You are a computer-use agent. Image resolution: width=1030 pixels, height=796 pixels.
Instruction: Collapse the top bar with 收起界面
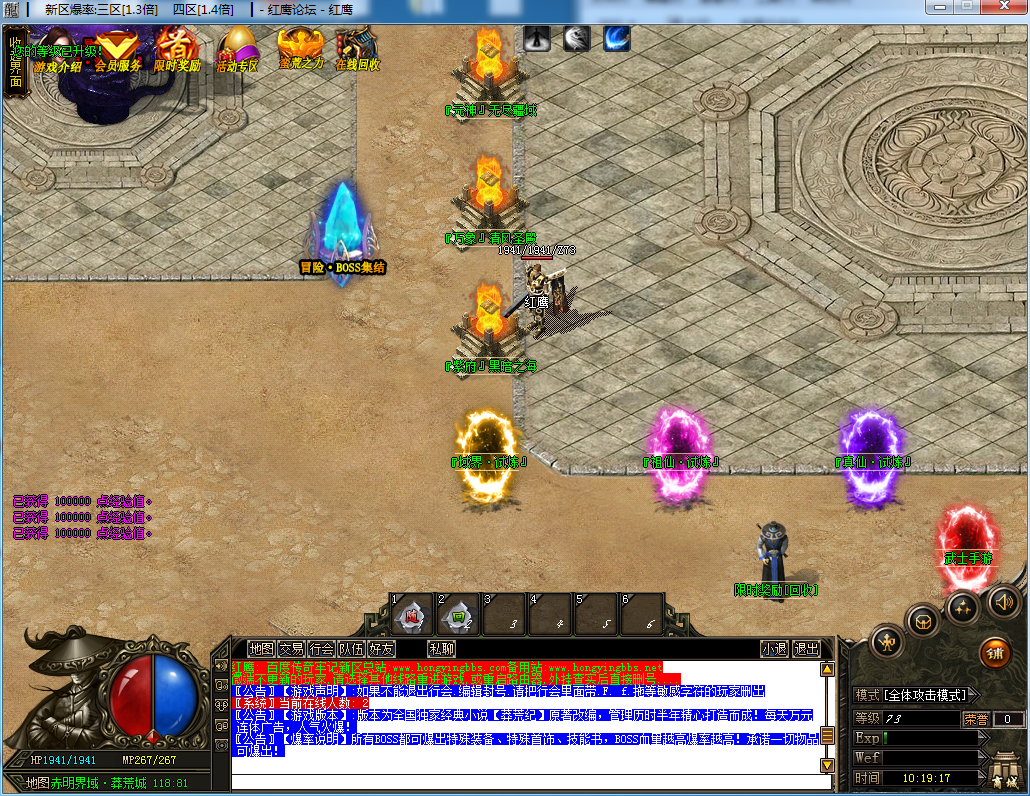16,62
